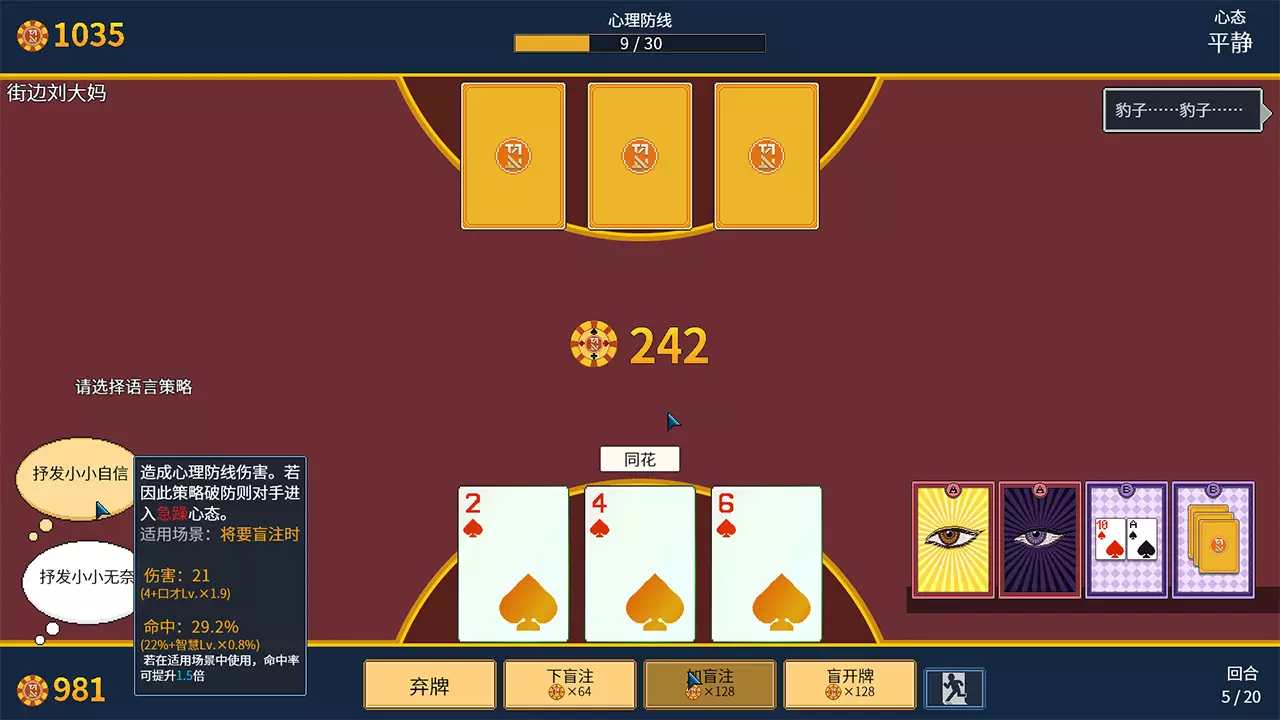Click the 同花 hand type label
Viewport: 1280px width, 720px height.
pyautogui.click(x=639, y=459)
